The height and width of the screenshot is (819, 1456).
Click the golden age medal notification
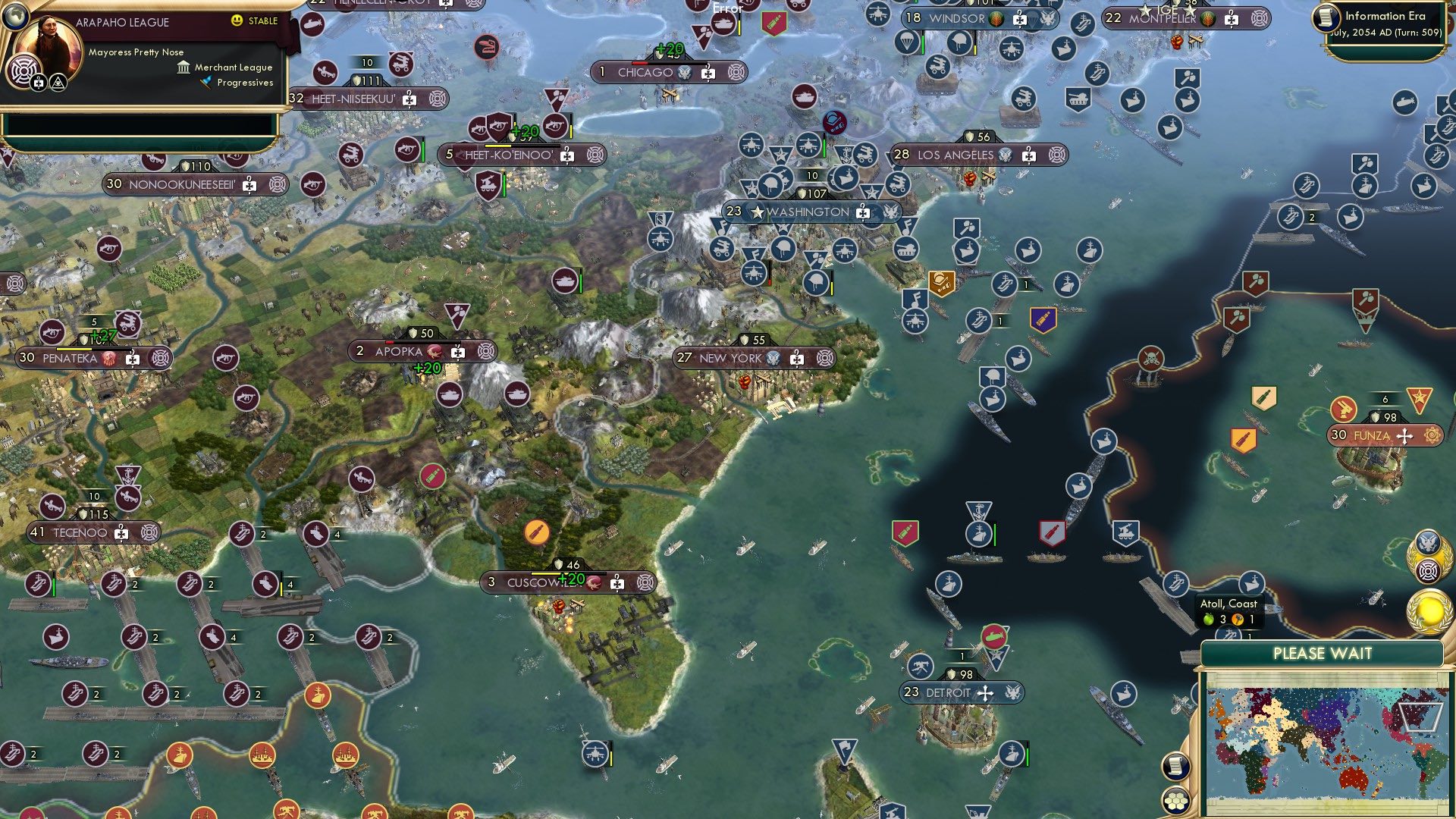click(1429, 610)
